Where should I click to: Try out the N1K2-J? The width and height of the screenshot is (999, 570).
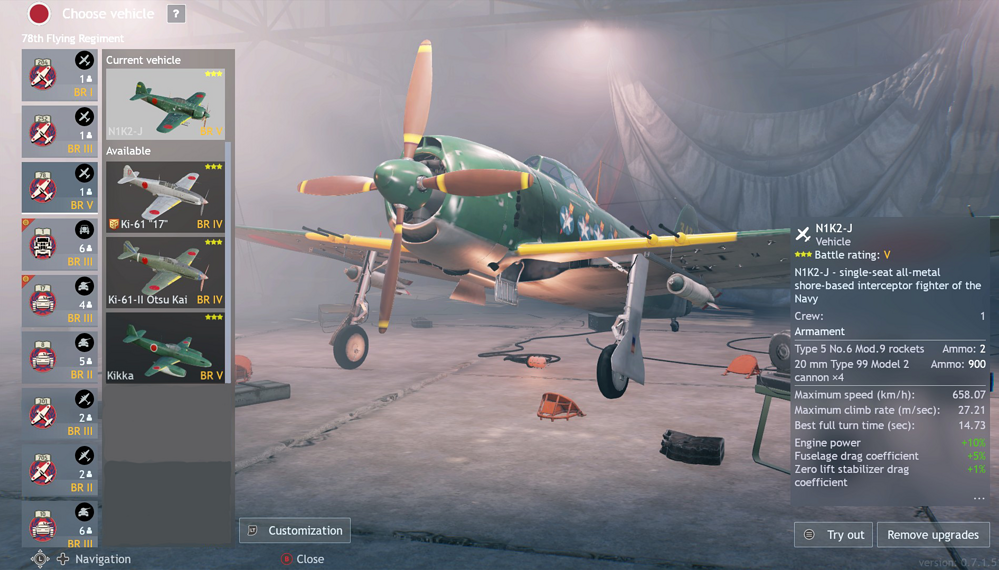click(x=834, y=535)
